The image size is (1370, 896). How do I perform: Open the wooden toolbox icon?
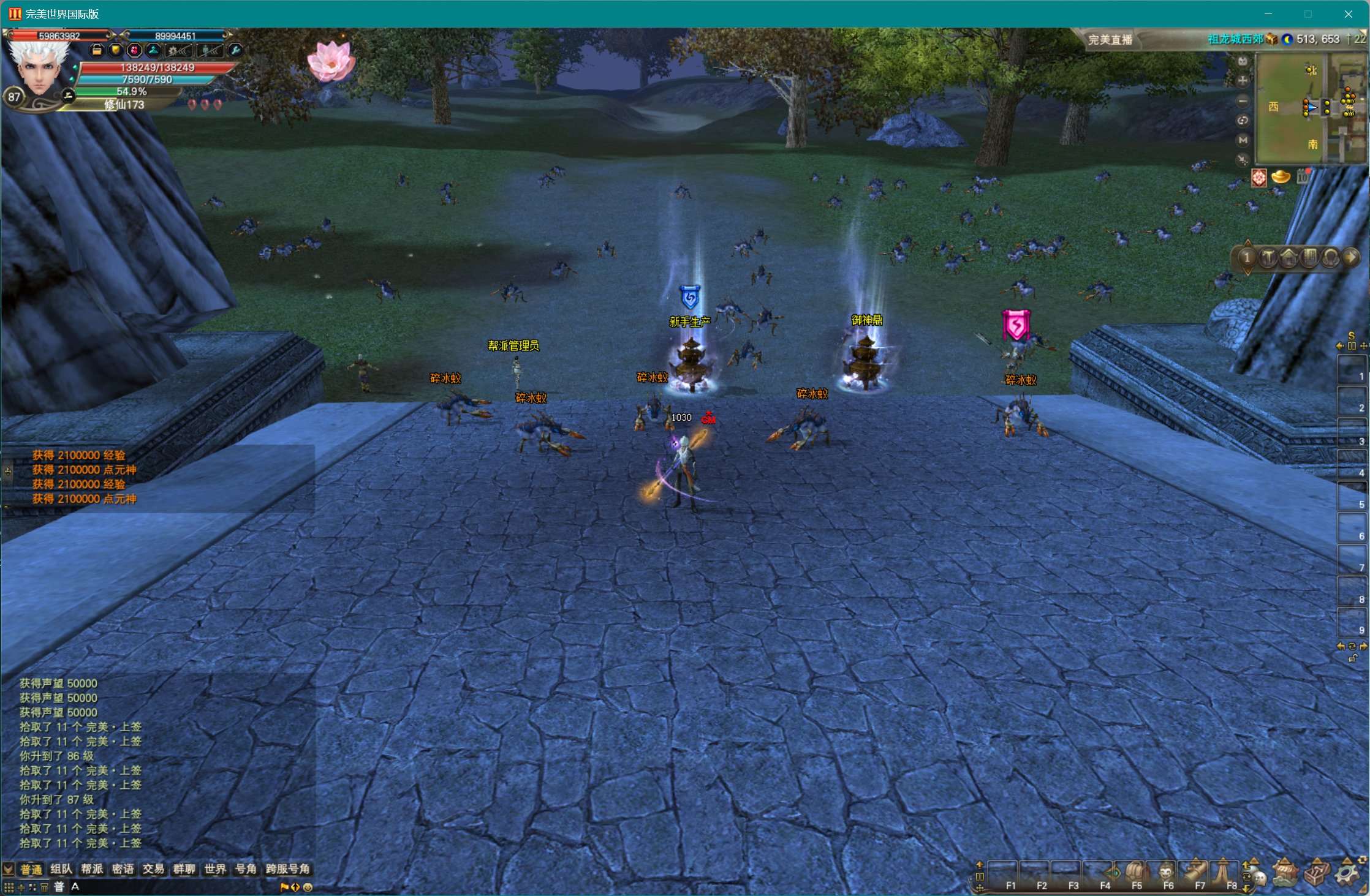tap(1316, 872)
